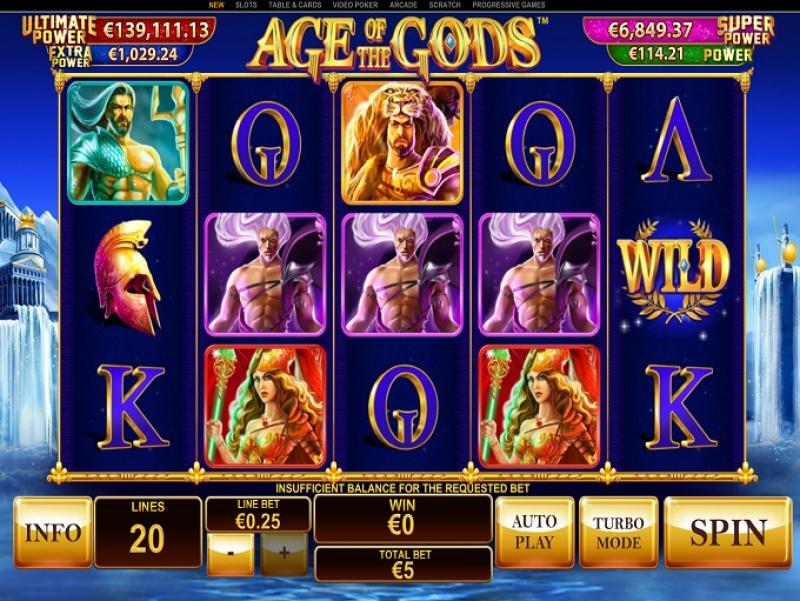
Task: Select the Scratch games tab
Action: click(x=445, y=5)
